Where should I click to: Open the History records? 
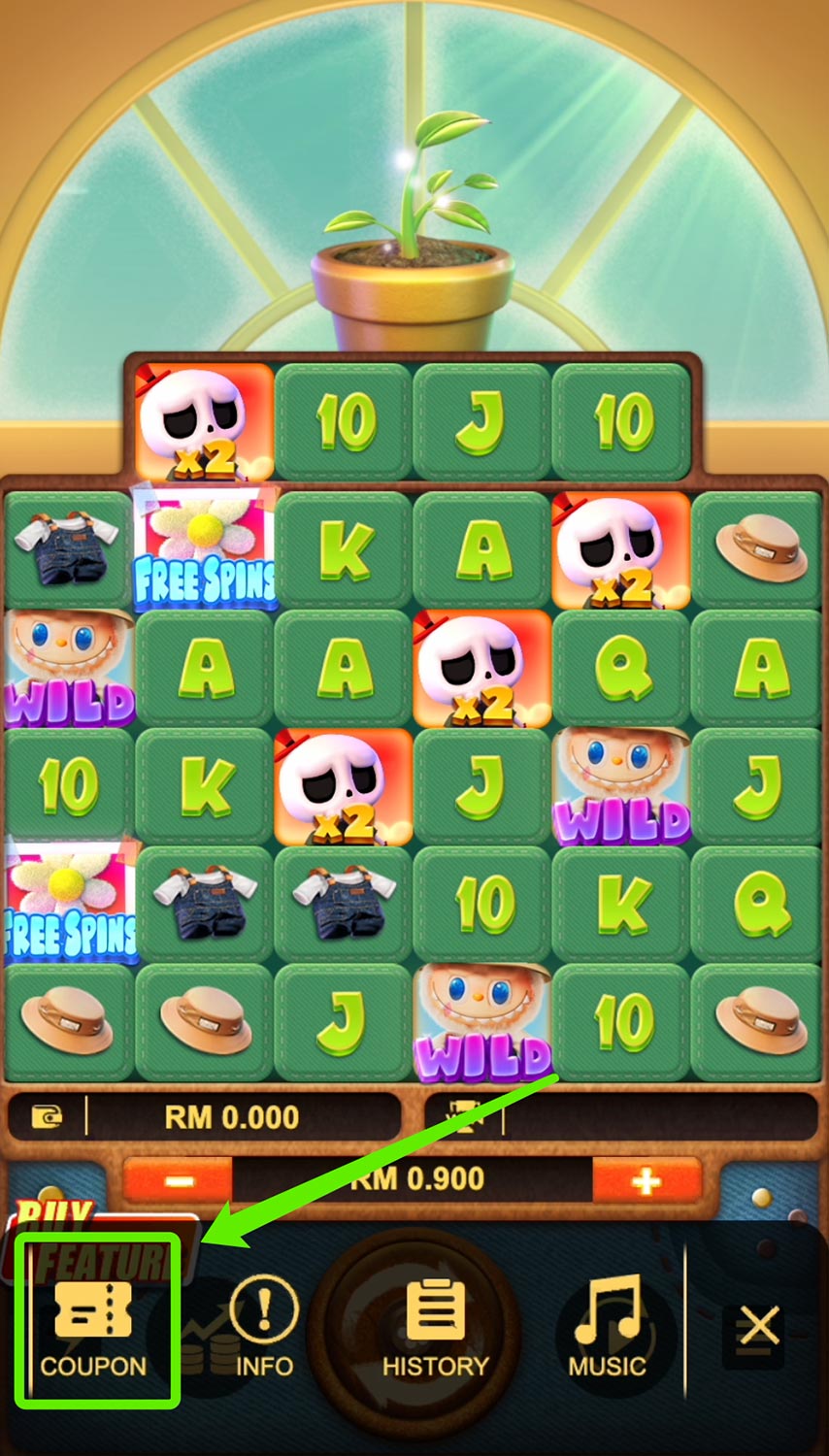(435, 1325)
